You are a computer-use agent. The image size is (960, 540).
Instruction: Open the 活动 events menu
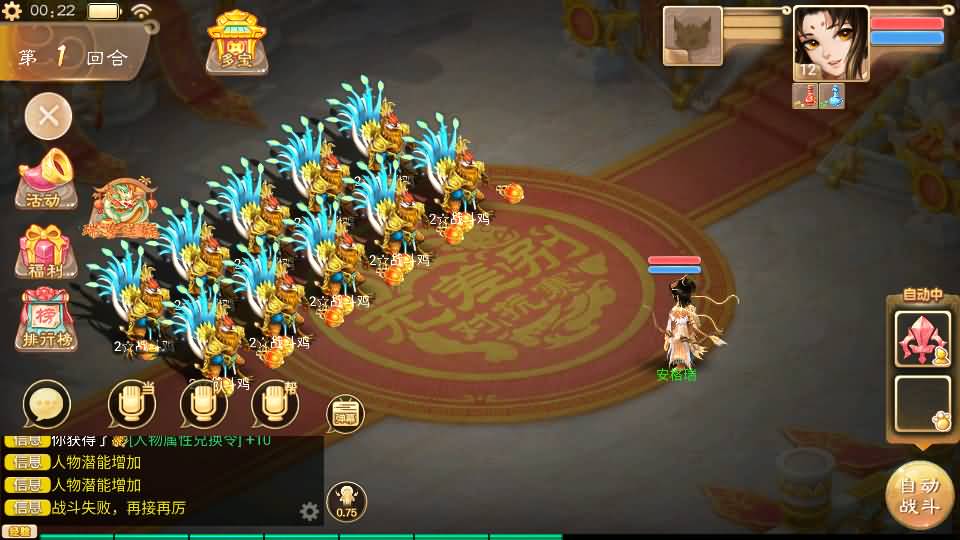pyautogui.click(x=46, y=179)
